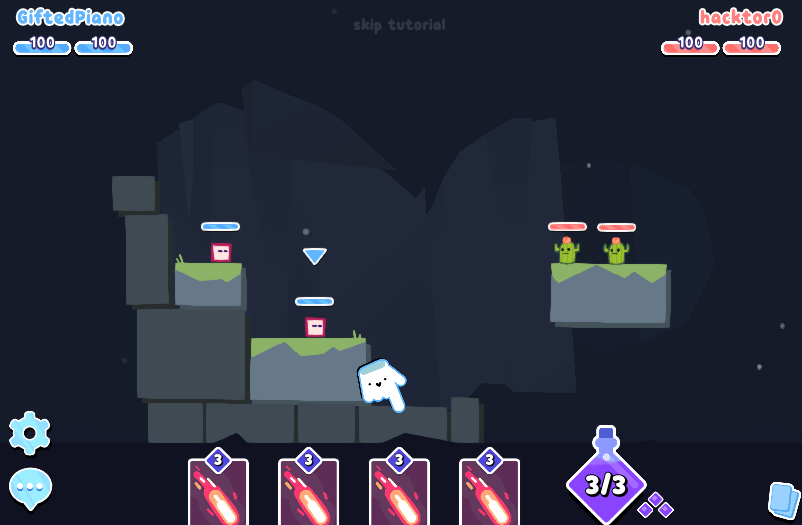Skip the tutorial
This screenshot has height=525, width=802.
click(x=399, y=25)
